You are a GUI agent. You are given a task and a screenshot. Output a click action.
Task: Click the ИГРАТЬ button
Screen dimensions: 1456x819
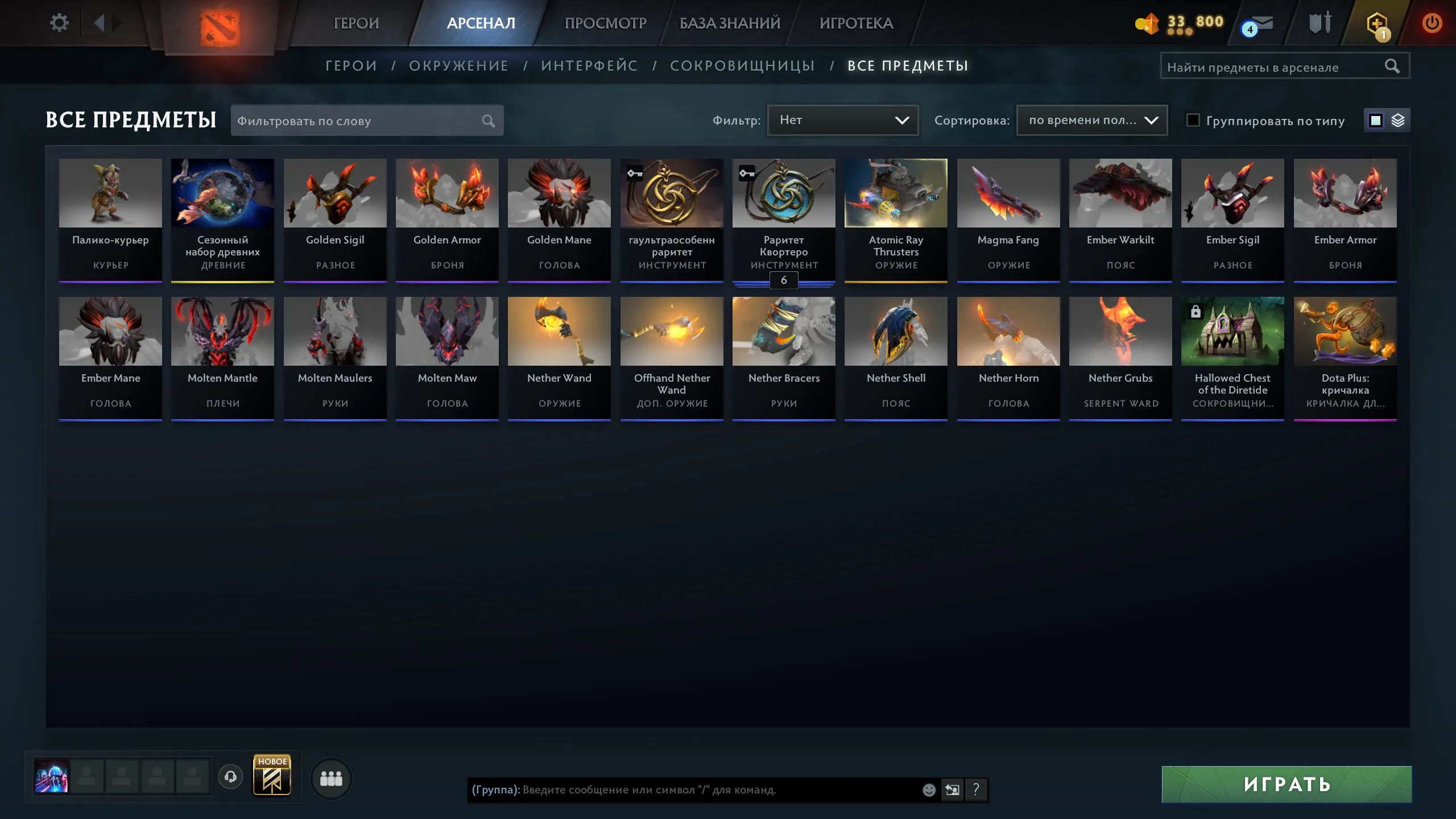coord(1286,785)
